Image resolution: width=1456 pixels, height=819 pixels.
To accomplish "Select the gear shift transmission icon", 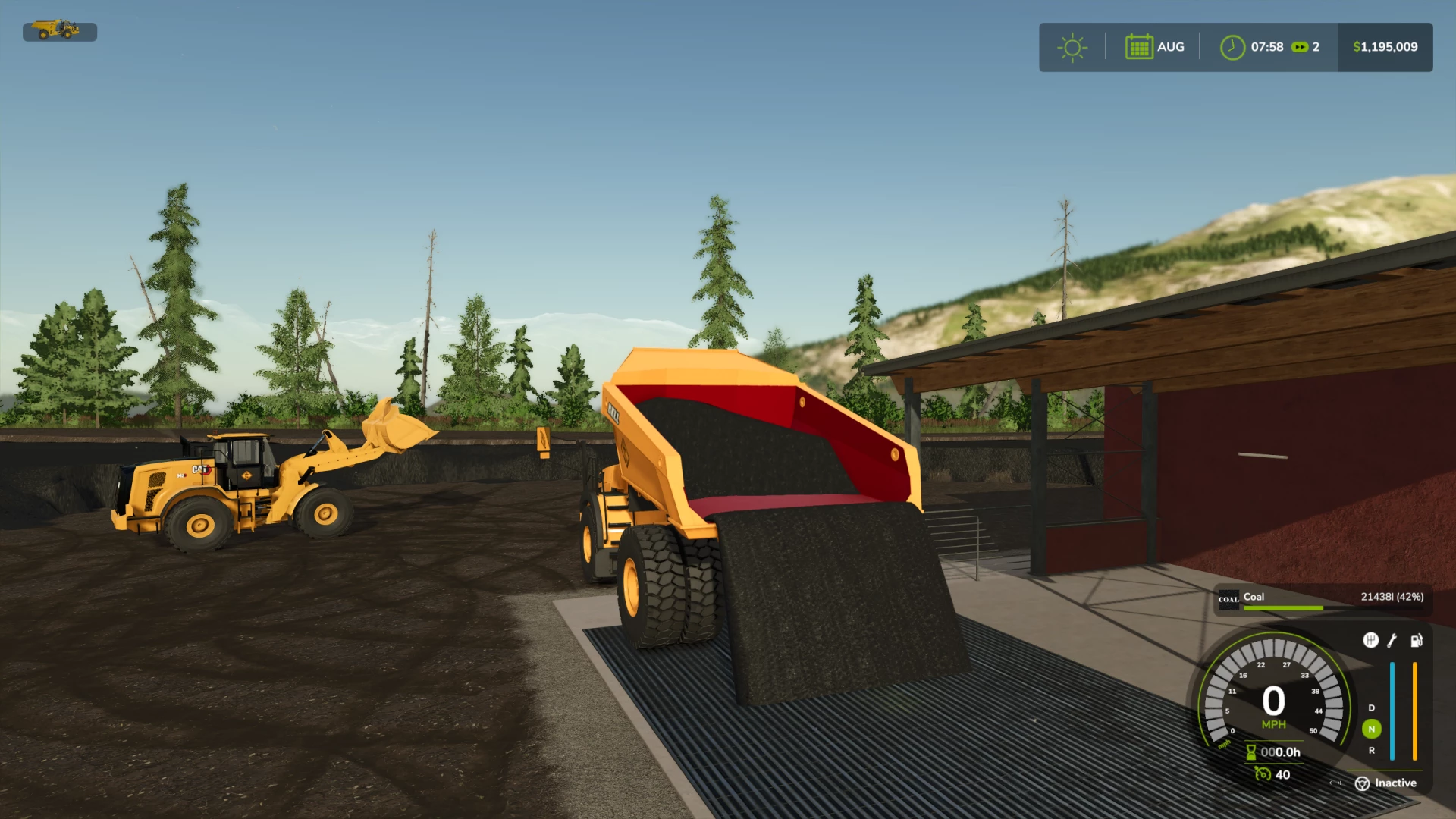I will [x=1370, y=641].
